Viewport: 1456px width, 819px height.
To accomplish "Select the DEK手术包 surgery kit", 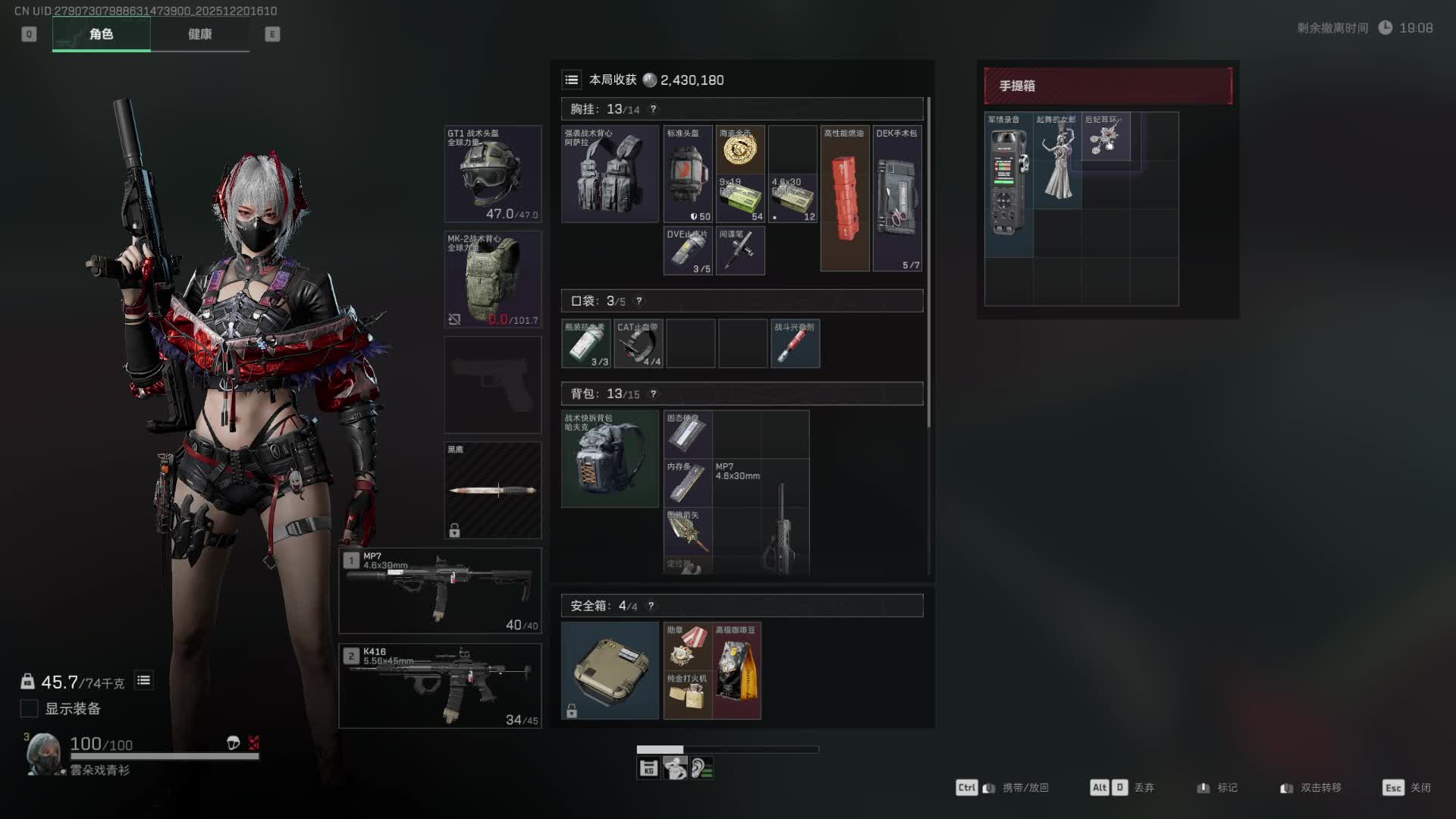I will pos(897,199).
